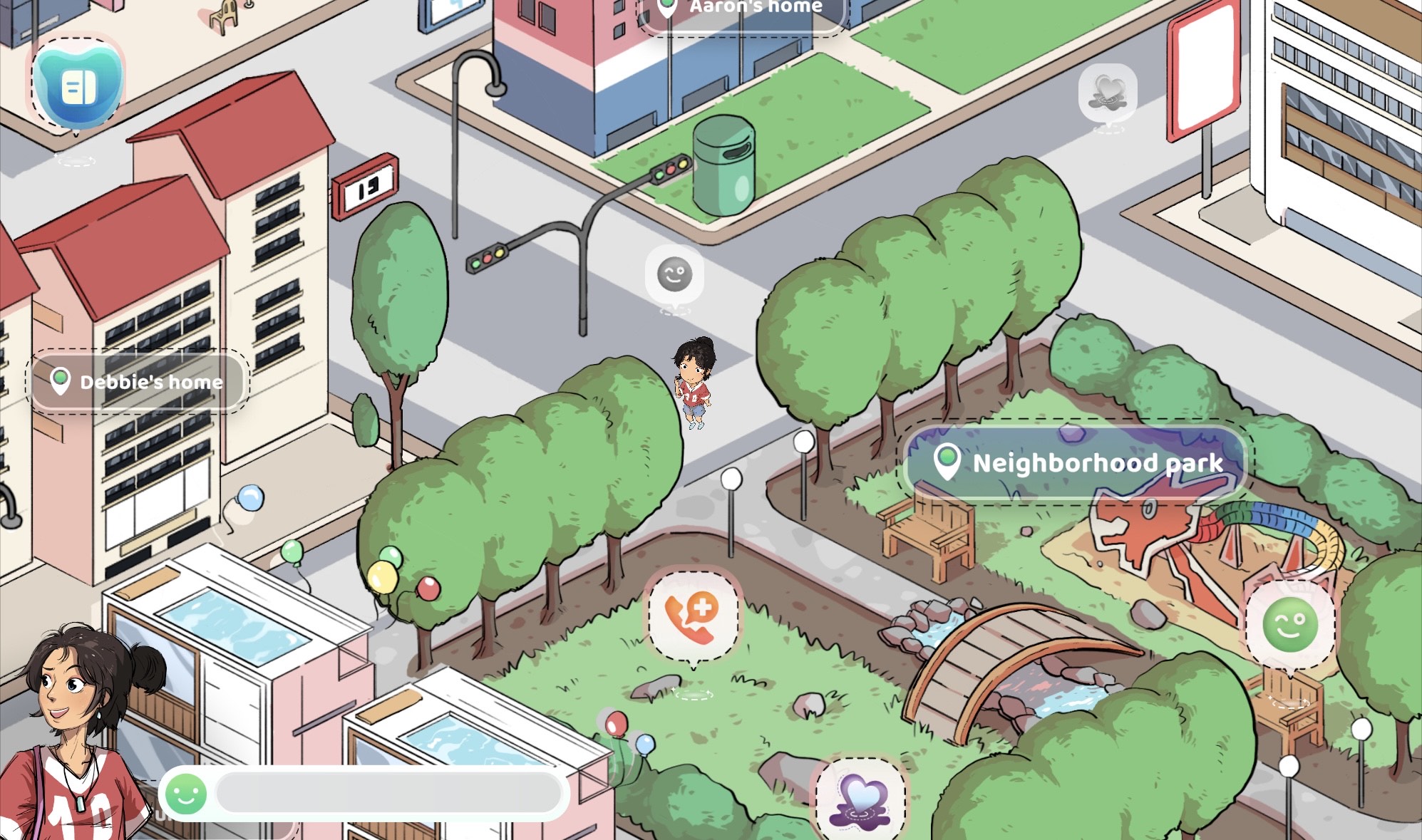Open the blue journal icon at top left
The image size is (1422, 840).
point(78,87)
